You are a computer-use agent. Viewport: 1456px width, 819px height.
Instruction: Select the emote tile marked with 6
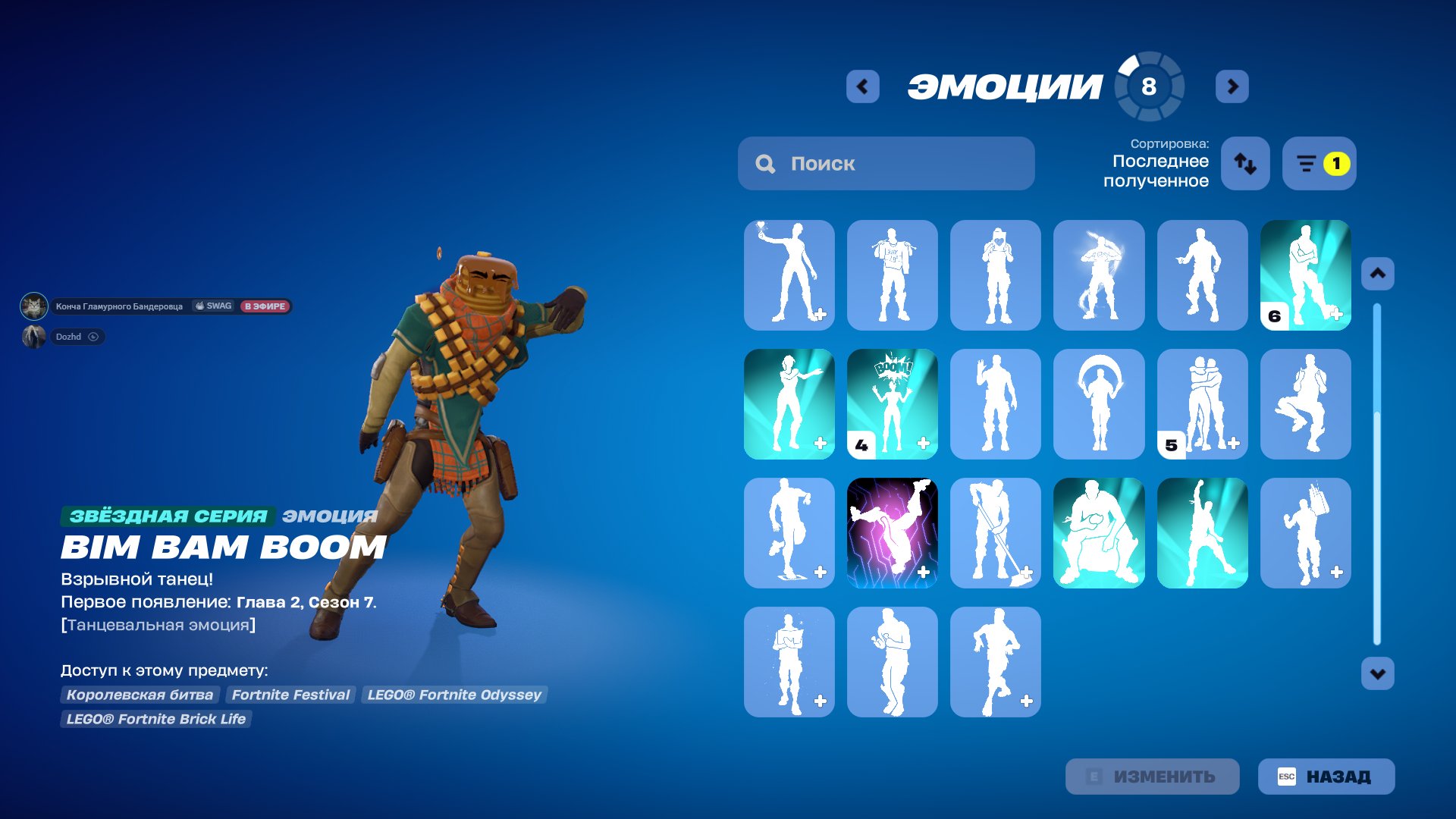[x=1305, y=275]
